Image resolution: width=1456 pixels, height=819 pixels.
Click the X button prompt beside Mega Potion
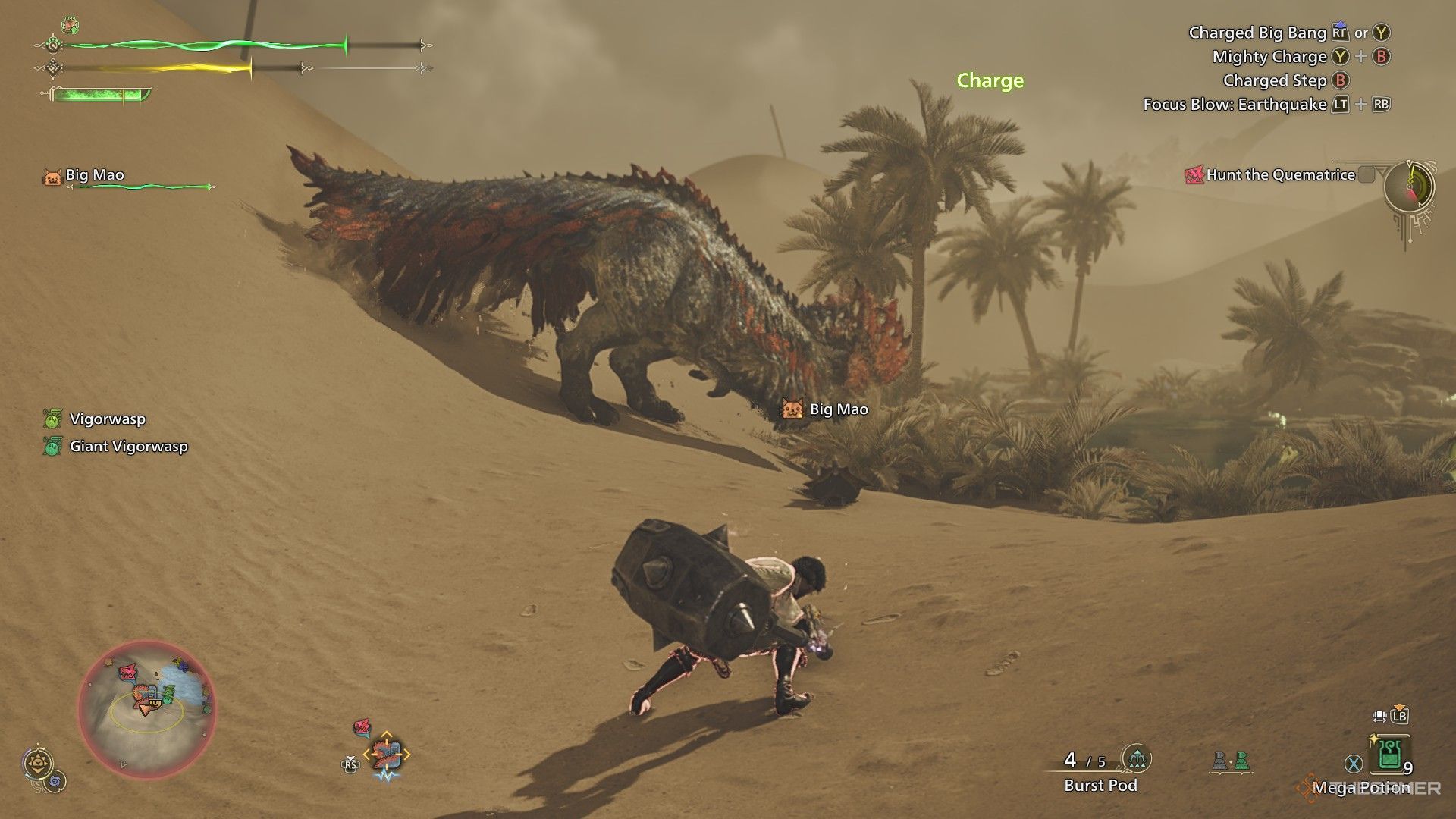tap(1354, 761)
